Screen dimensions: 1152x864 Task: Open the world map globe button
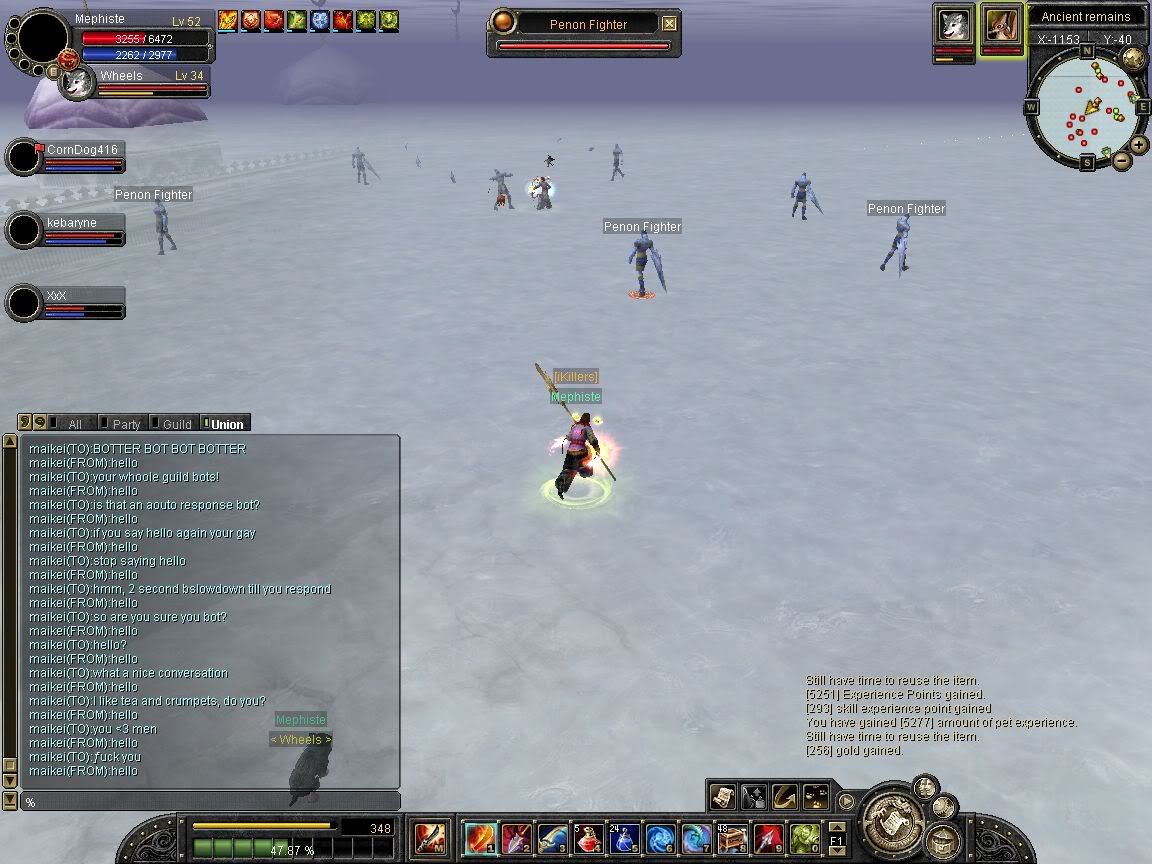point(1133,59)
